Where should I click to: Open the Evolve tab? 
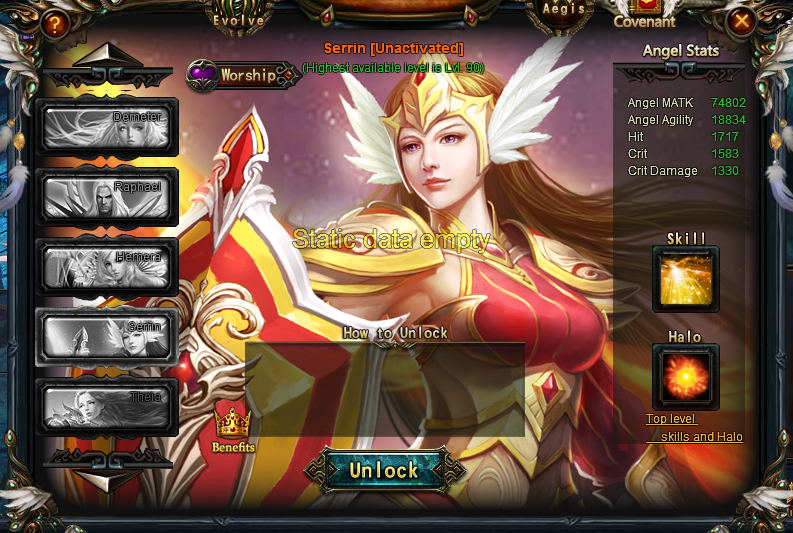tap(239, 17)
